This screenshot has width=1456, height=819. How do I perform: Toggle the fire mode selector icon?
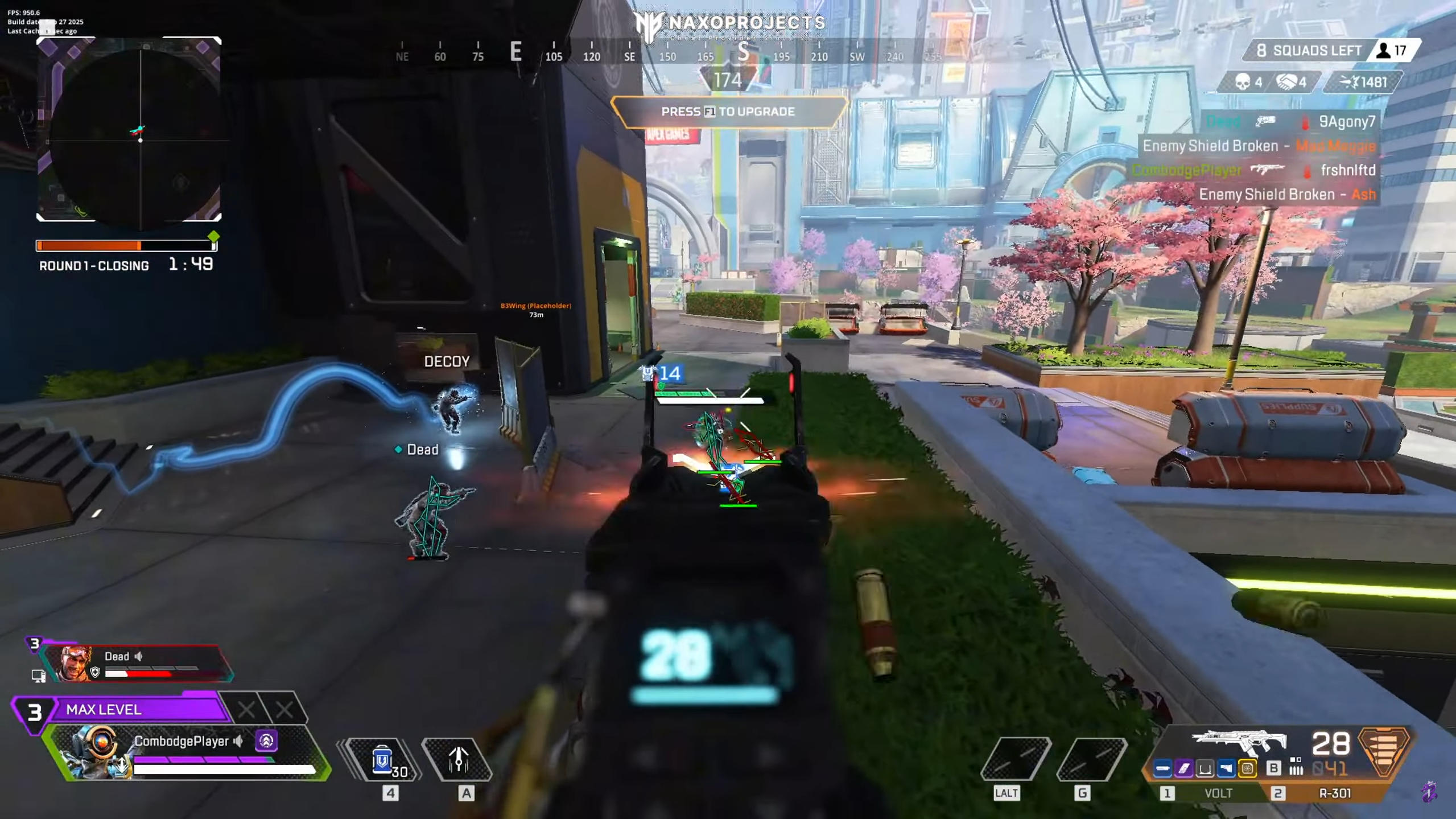pos(1296,767)
